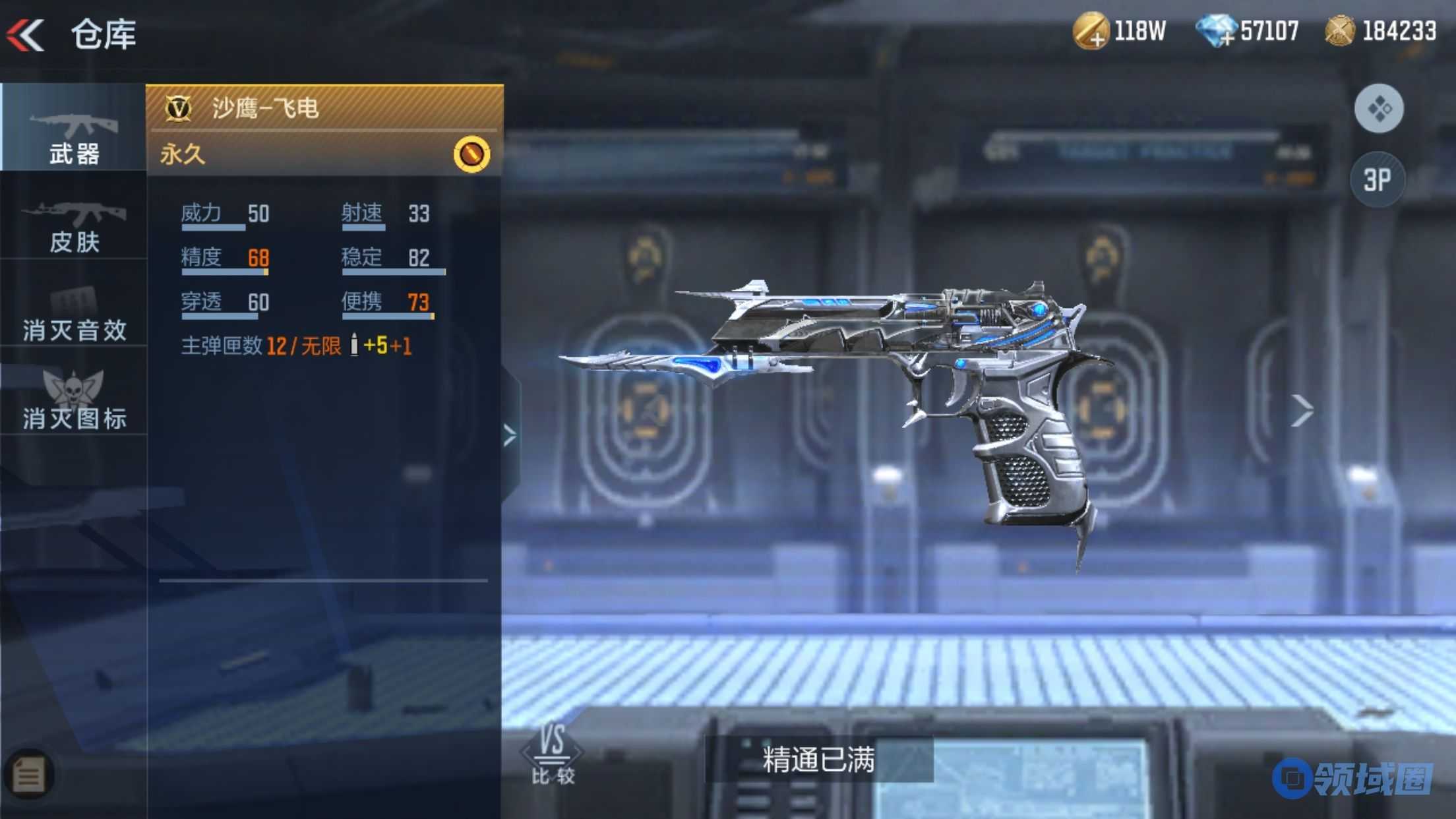
Task: Collapse the weapon stats panel arrow
Action: coord(510,435)
